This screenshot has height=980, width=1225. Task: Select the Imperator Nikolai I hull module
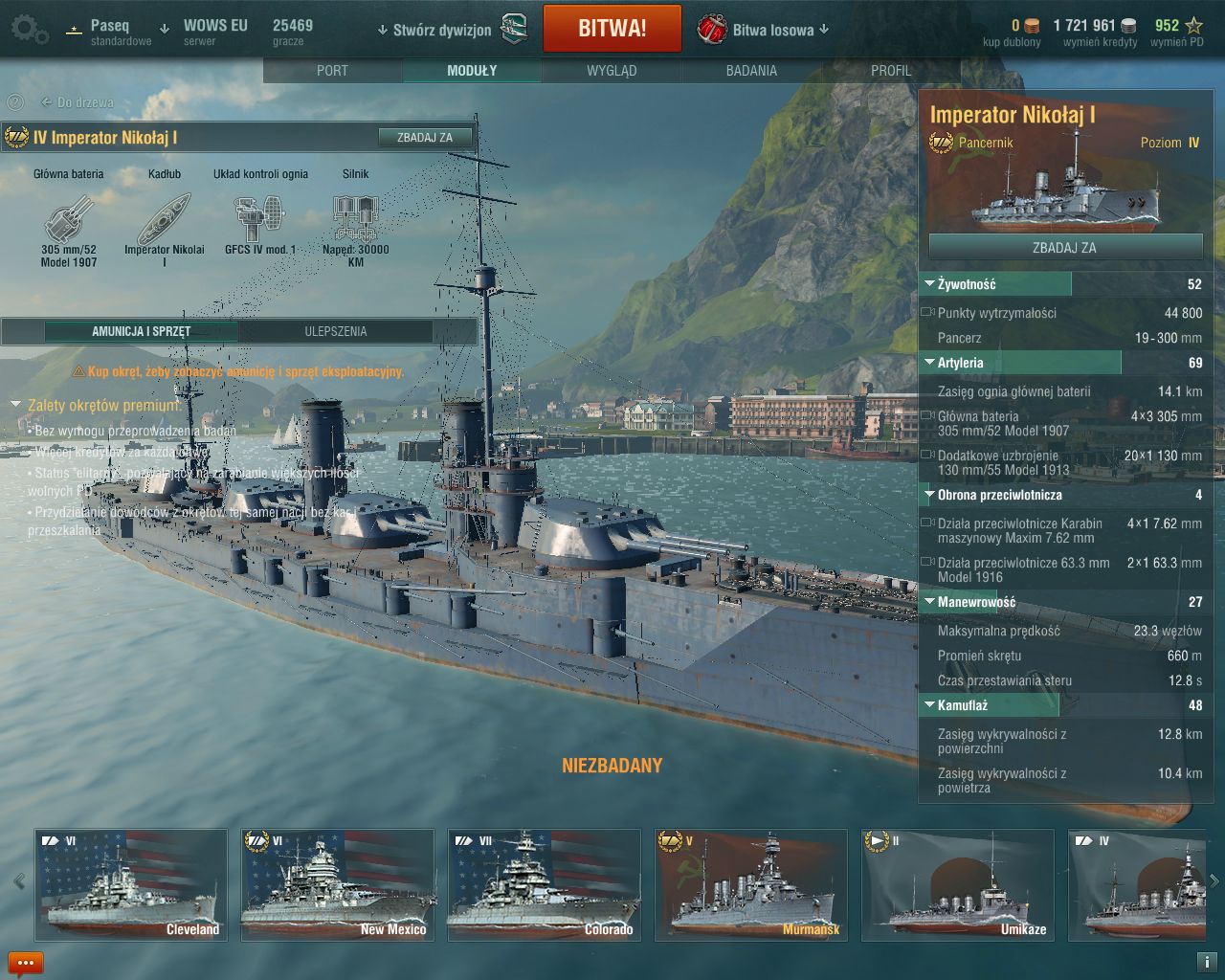point(164,222)
